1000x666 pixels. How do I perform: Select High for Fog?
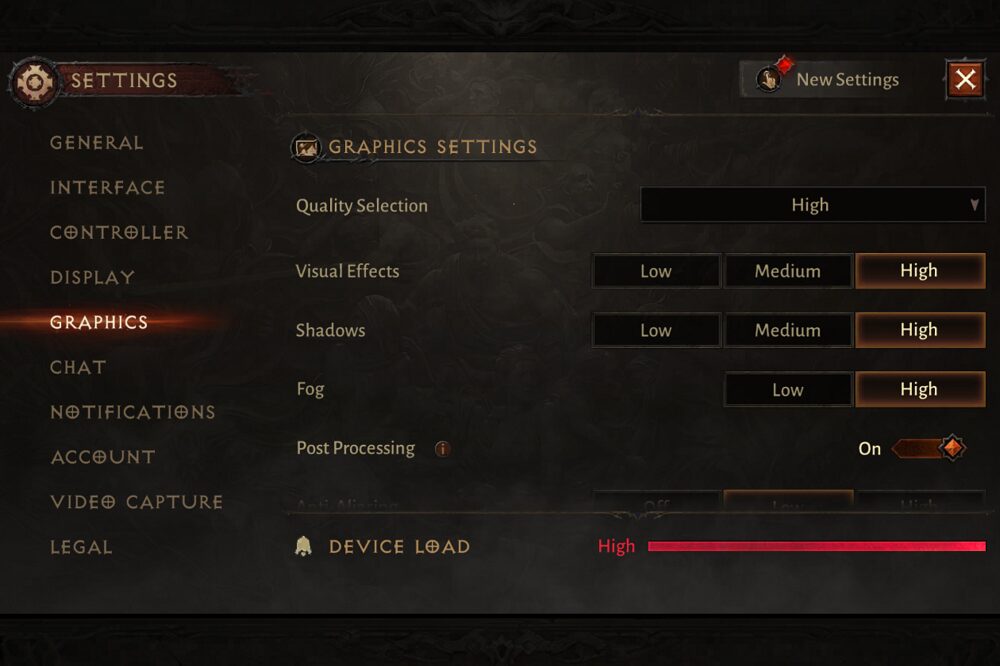click(x=920, y=390)
